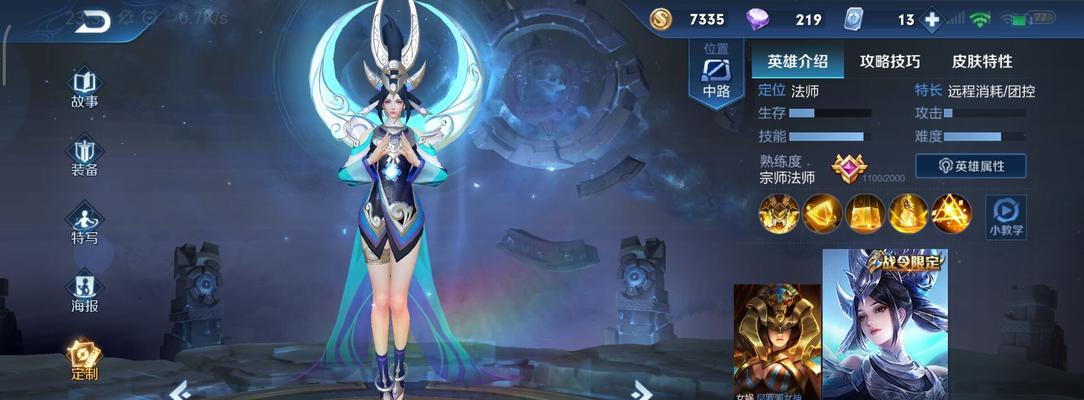1084x400 pixels.
Task: Open the 海报 poster view
Action: (x=84, y=291)
